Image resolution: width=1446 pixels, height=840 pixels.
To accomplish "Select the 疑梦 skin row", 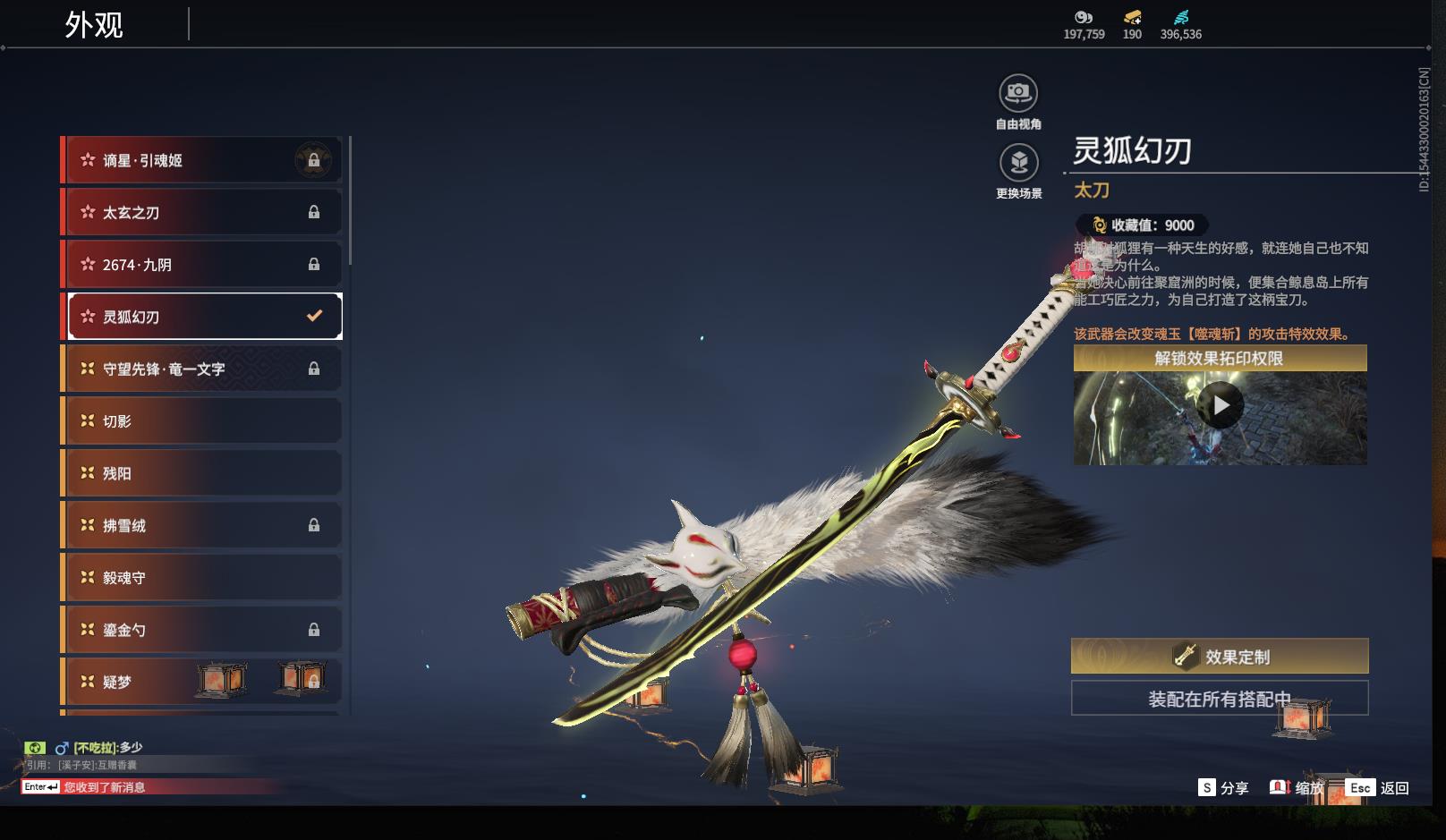I will tap(204, 682).
